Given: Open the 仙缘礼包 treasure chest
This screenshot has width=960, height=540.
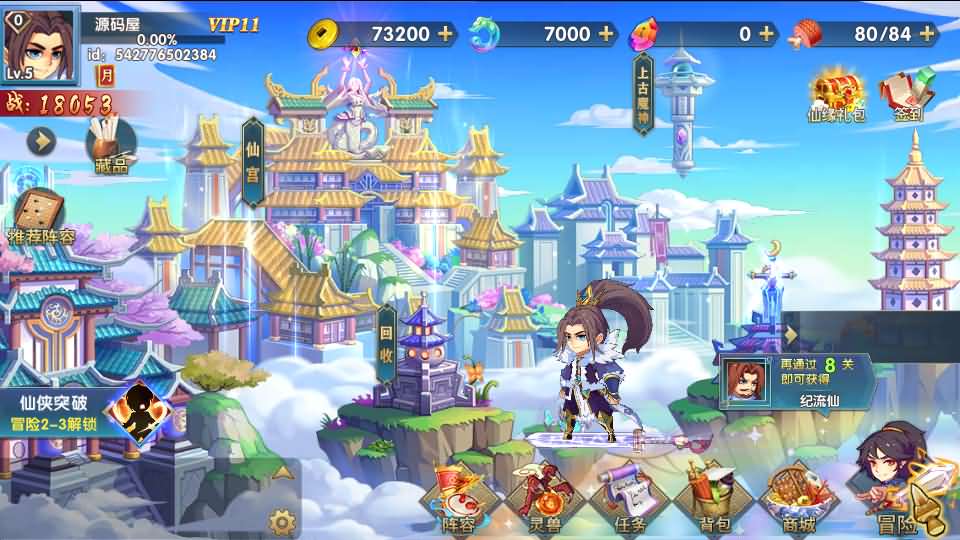Looking at the screenshot, I should click(835, 96).
